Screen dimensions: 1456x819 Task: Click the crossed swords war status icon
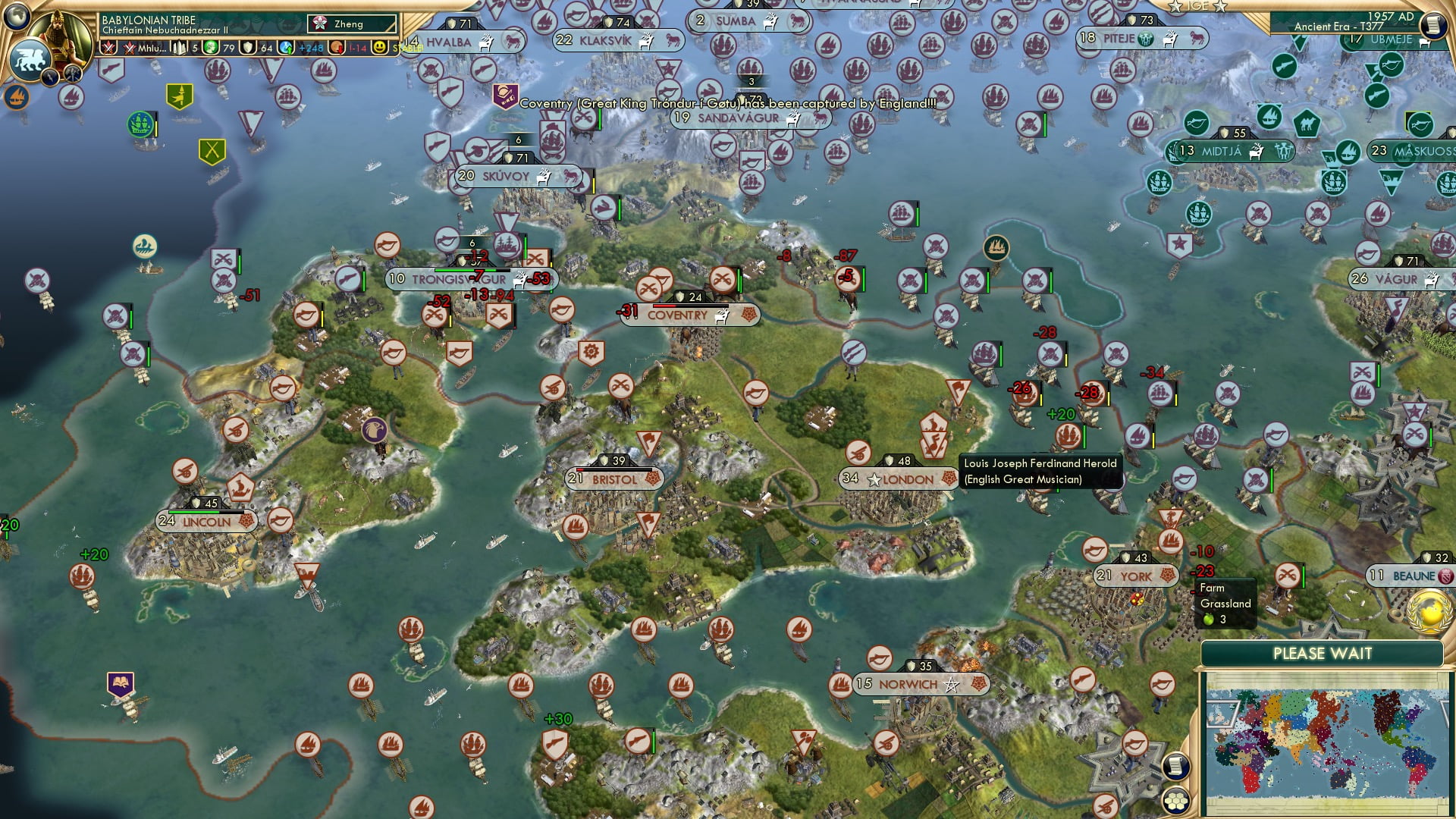109,48
